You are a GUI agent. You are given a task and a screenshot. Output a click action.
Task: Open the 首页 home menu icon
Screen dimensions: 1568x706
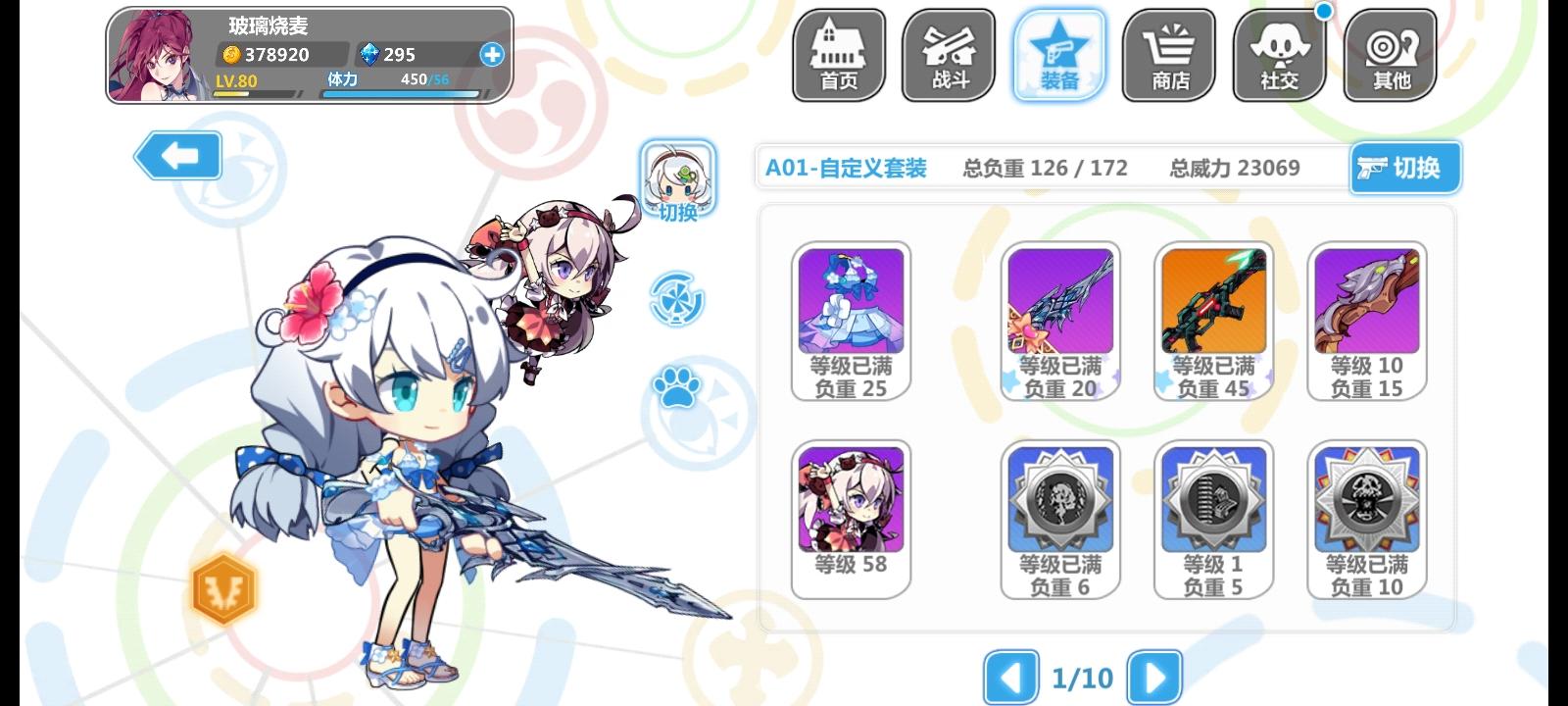point(838,54)
